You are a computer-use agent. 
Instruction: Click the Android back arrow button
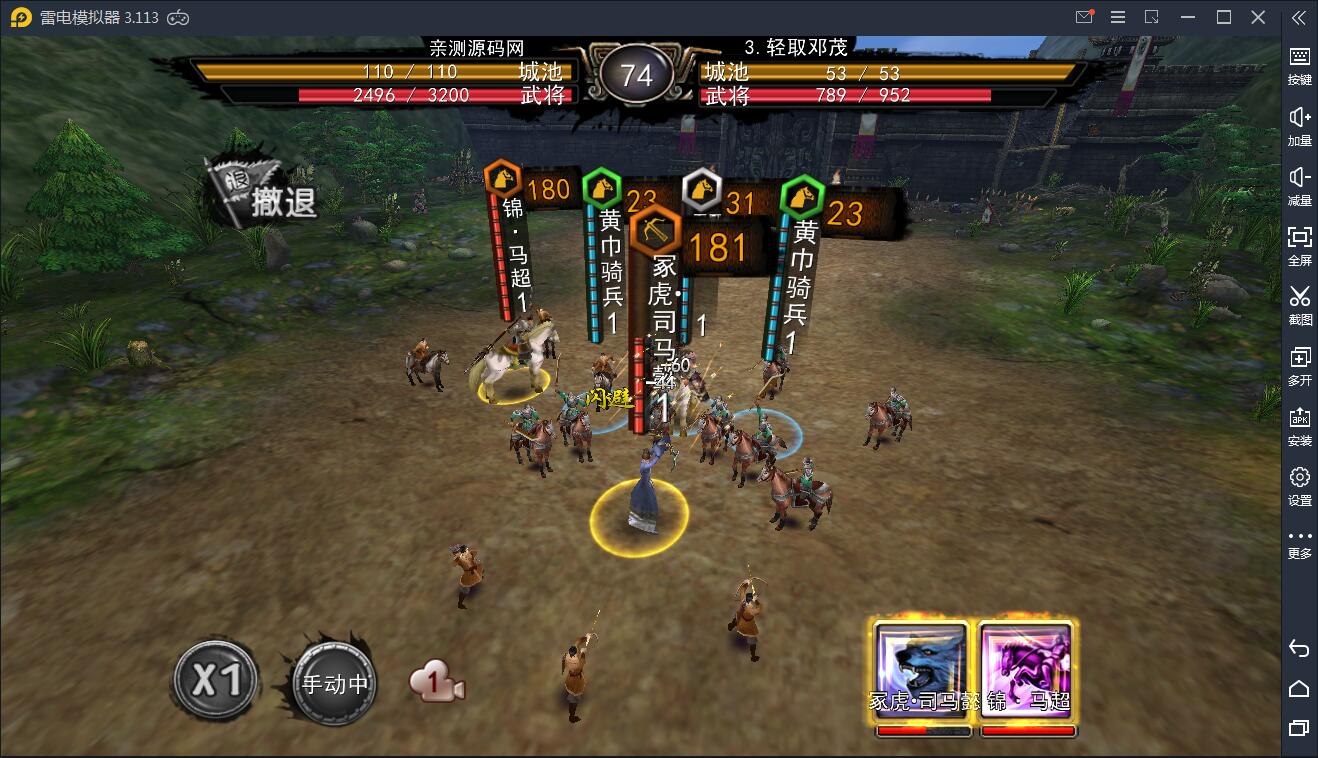(x=1299, y=649)
